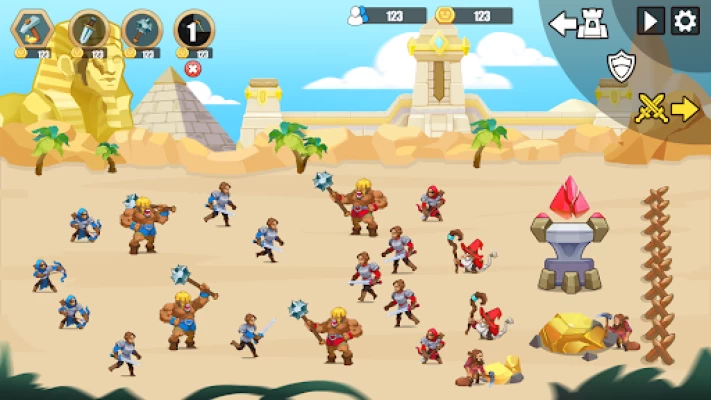Viewport: 711px width, 400px height.
Task: Set army to shield defend stance
Action: point(621,66)
